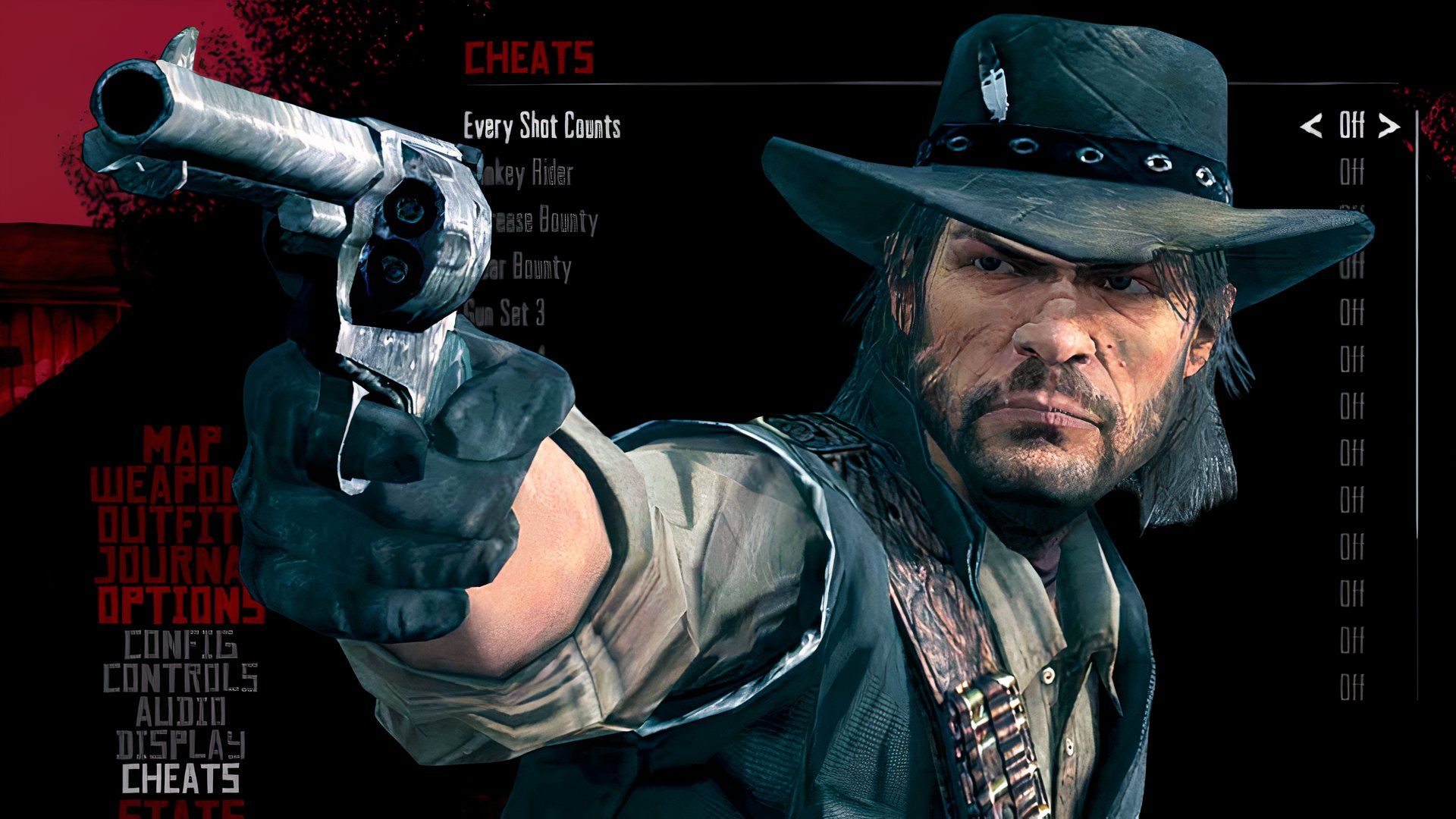1456x819 pixels.
Task: Select the Every Shot Counts cheat
Action: pyautogui.click(x=541, y=127)
